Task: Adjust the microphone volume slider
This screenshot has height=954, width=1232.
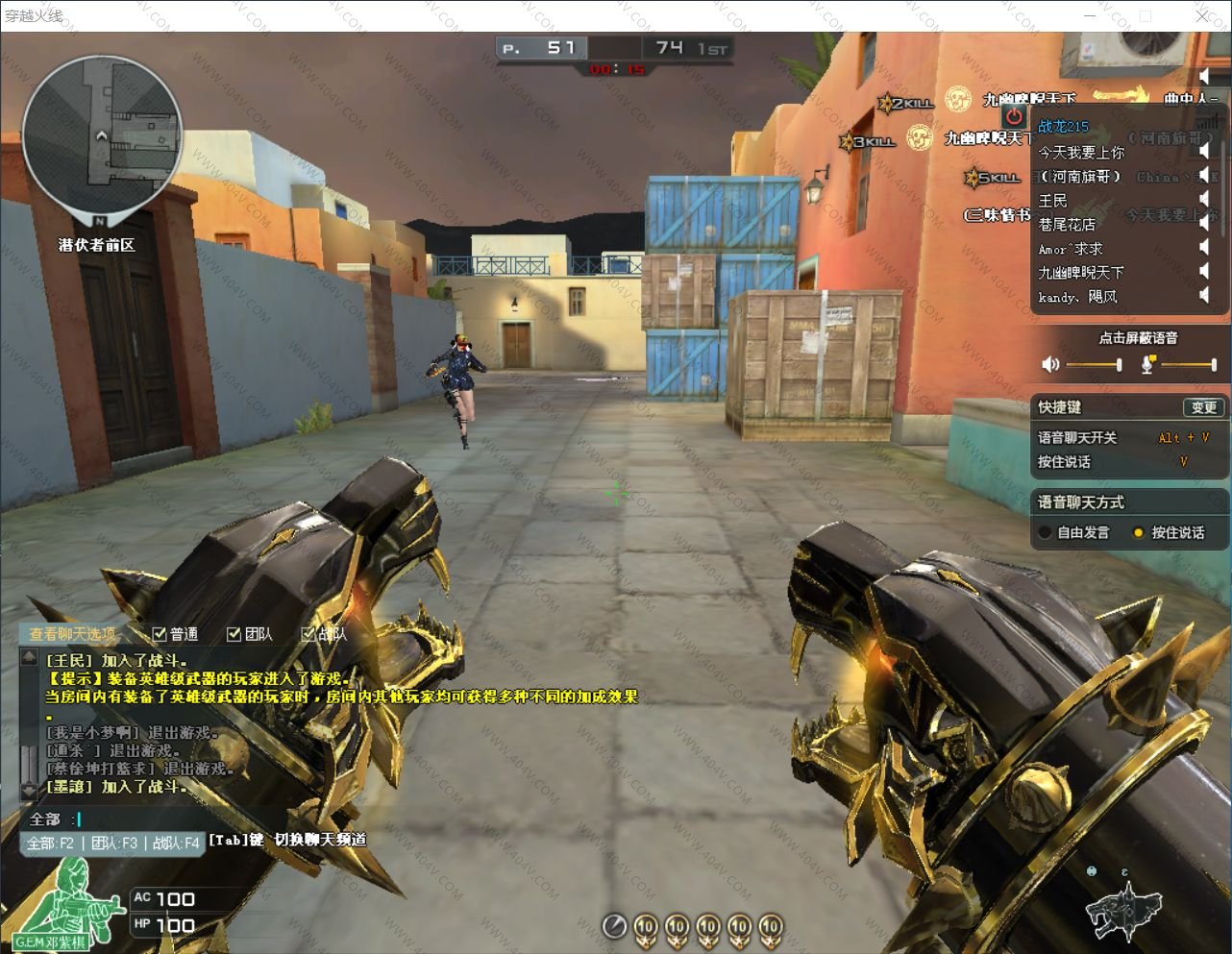Action: [1188, 365]
